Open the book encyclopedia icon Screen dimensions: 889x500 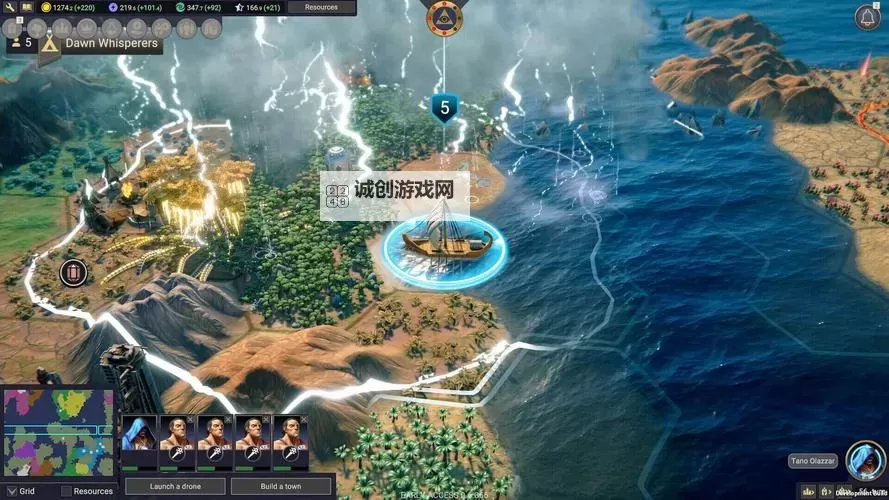(26, 7)
